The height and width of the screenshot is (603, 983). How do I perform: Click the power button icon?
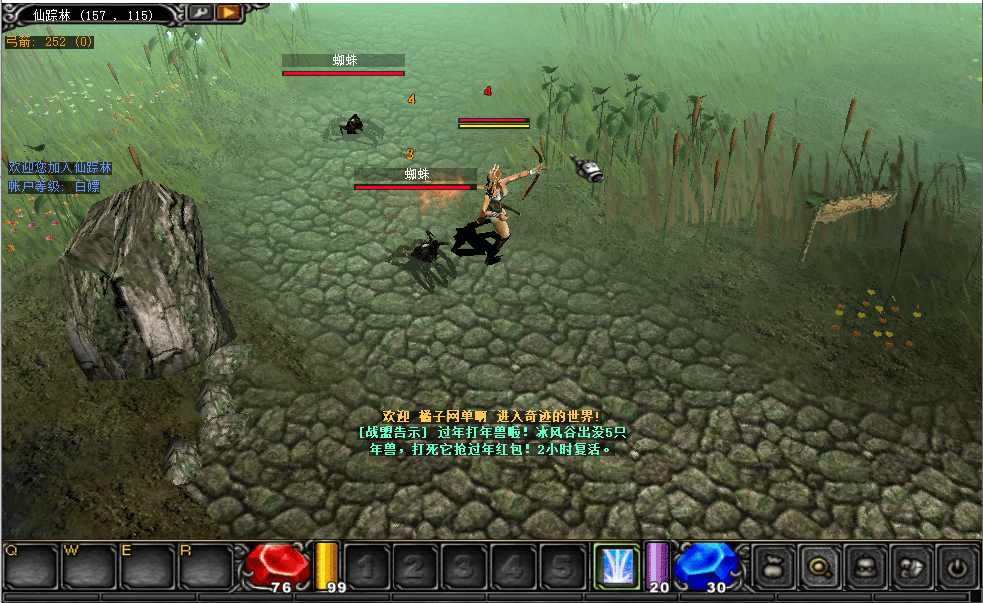click(958, 567)
